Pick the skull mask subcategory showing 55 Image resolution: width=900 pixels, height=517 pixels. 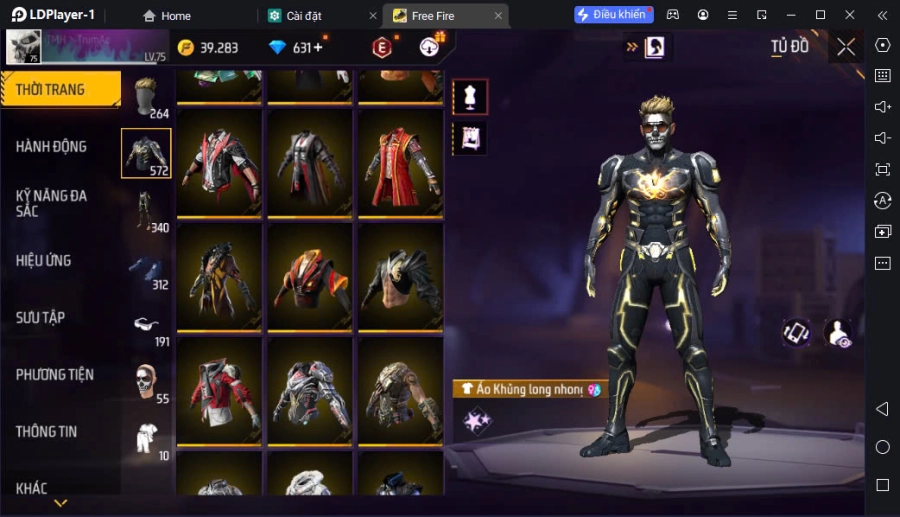147,382
